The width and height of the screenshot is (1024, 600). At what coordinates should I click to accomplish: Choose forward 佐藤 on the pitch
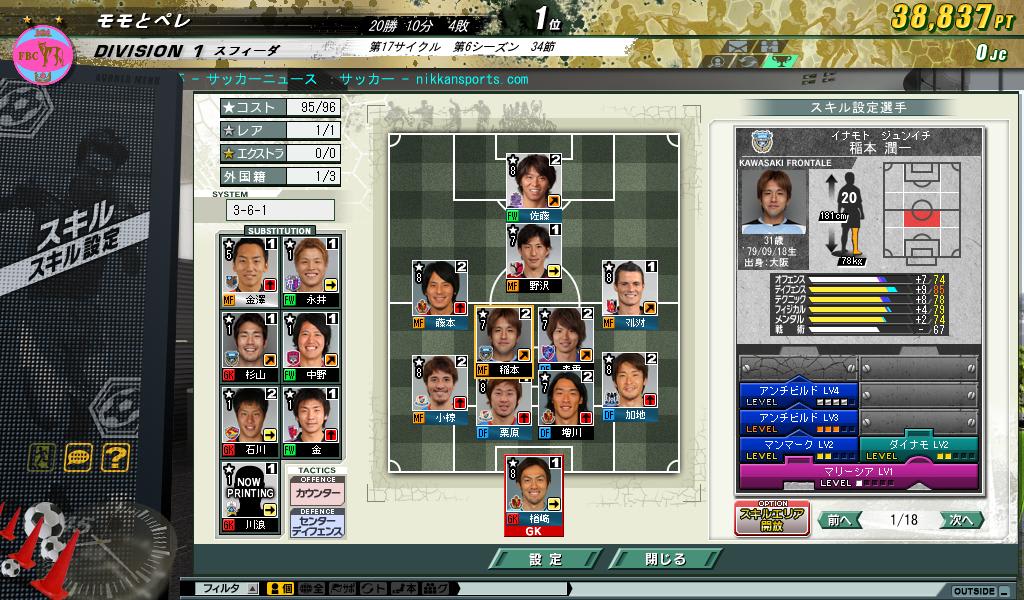pyautogui.click(x=533, y=187)
